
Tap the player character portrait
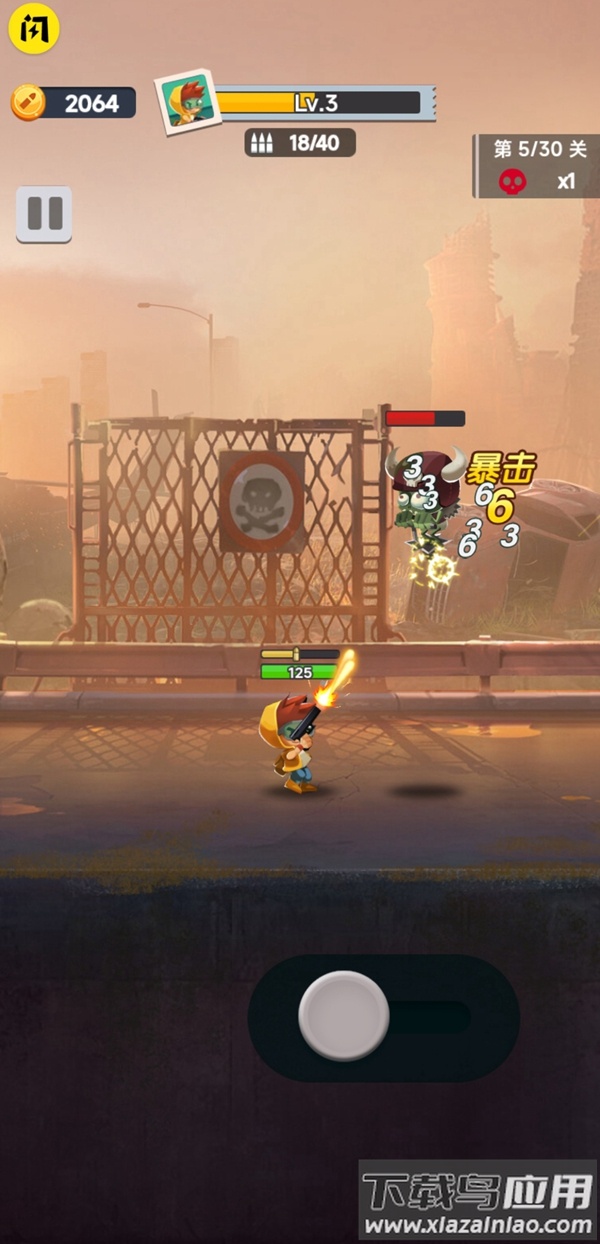coord(187,102)
